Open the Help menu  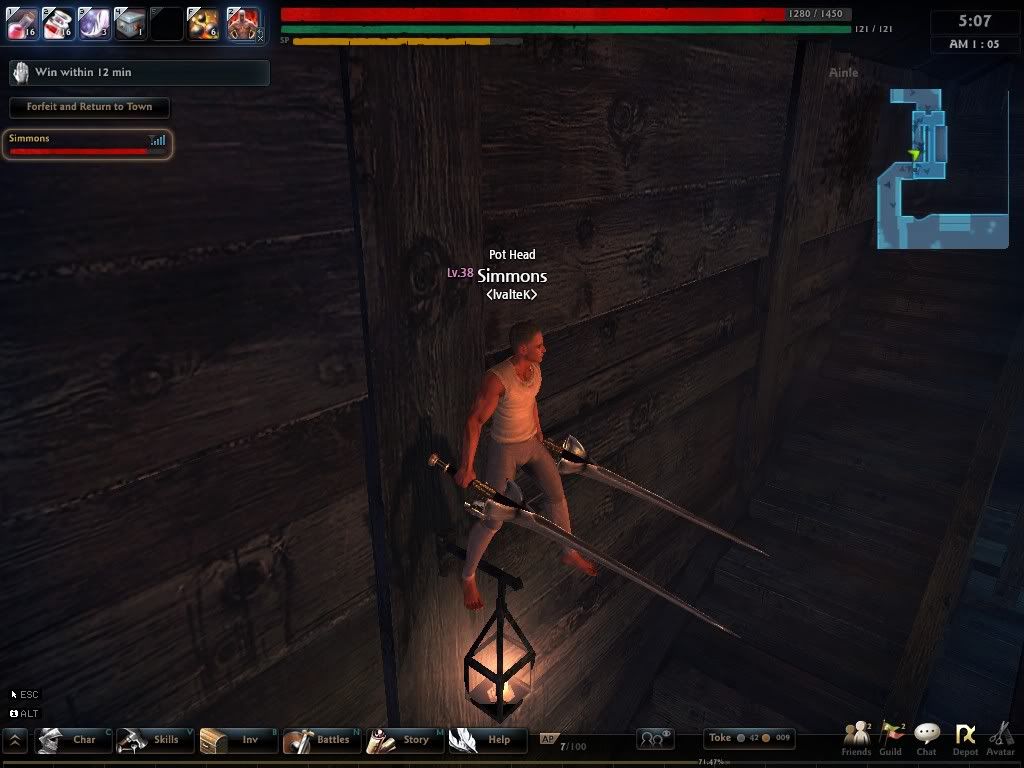click(x=487, y=740)
